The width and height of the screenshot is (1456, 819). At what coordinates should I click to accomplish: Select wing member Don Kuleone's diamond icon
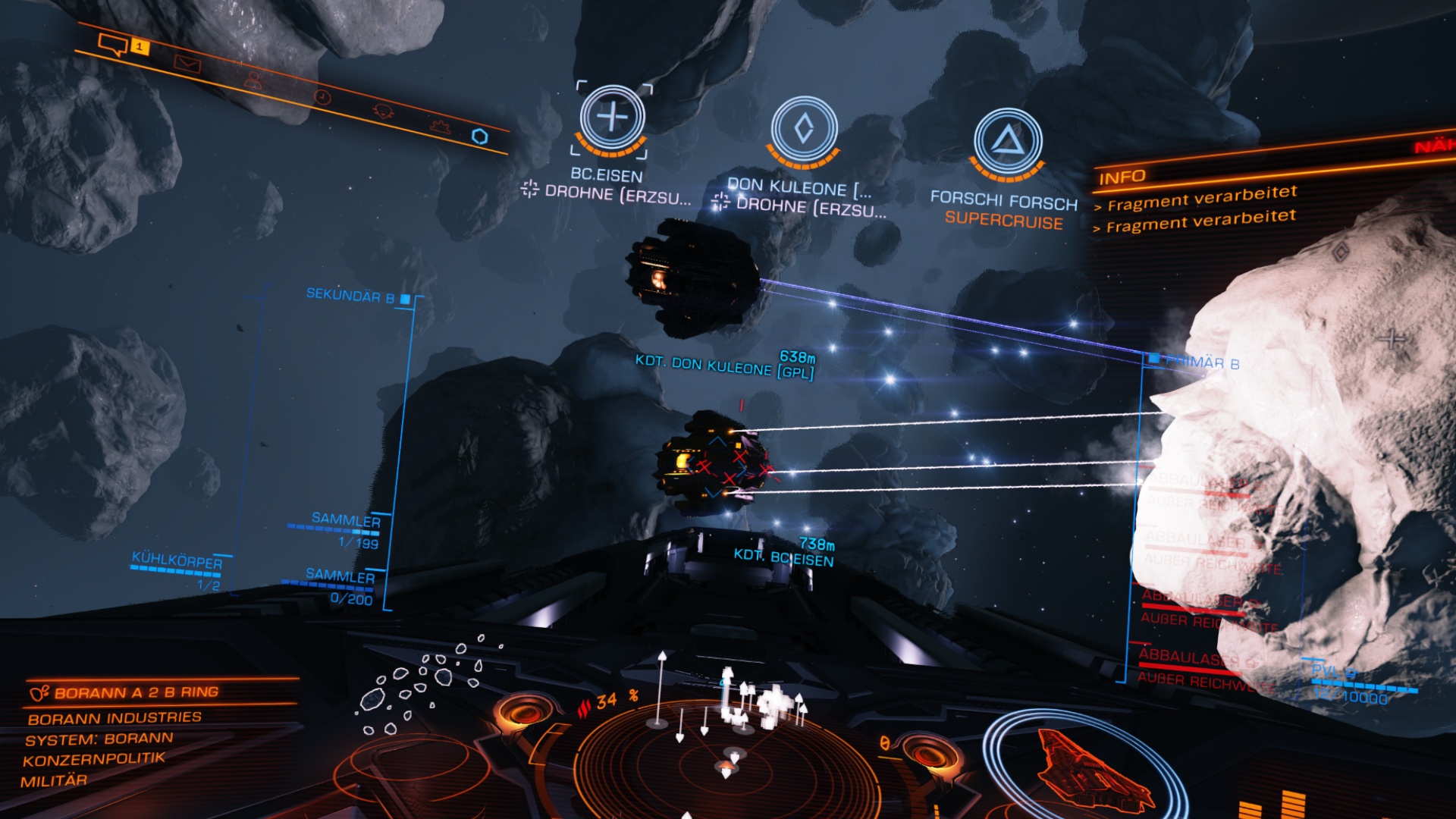coord(804,128)
